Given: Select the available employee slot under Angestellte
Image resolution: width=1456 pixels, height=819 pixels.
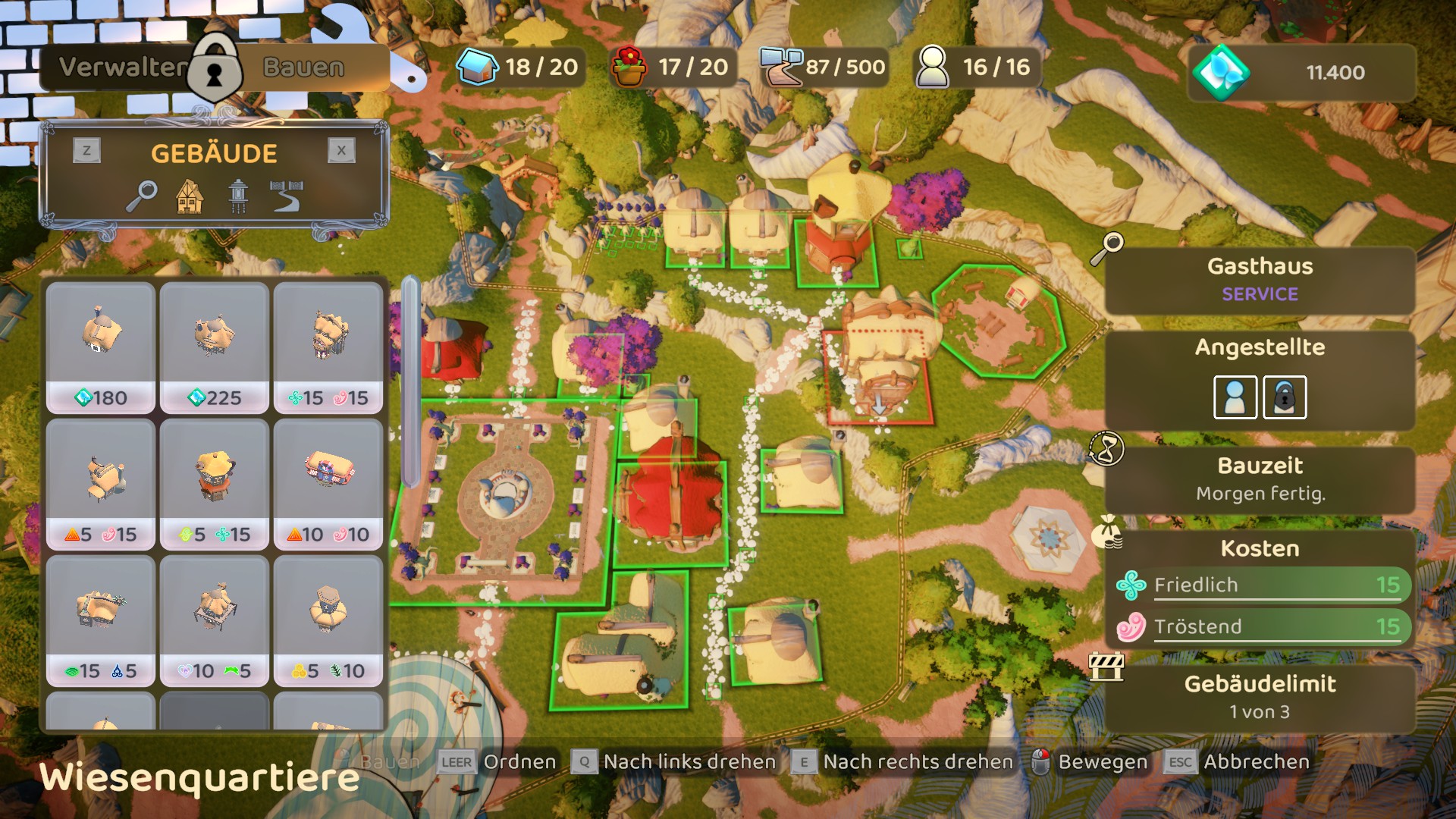Looking at the screenshot, I should tap(1235, 397).
